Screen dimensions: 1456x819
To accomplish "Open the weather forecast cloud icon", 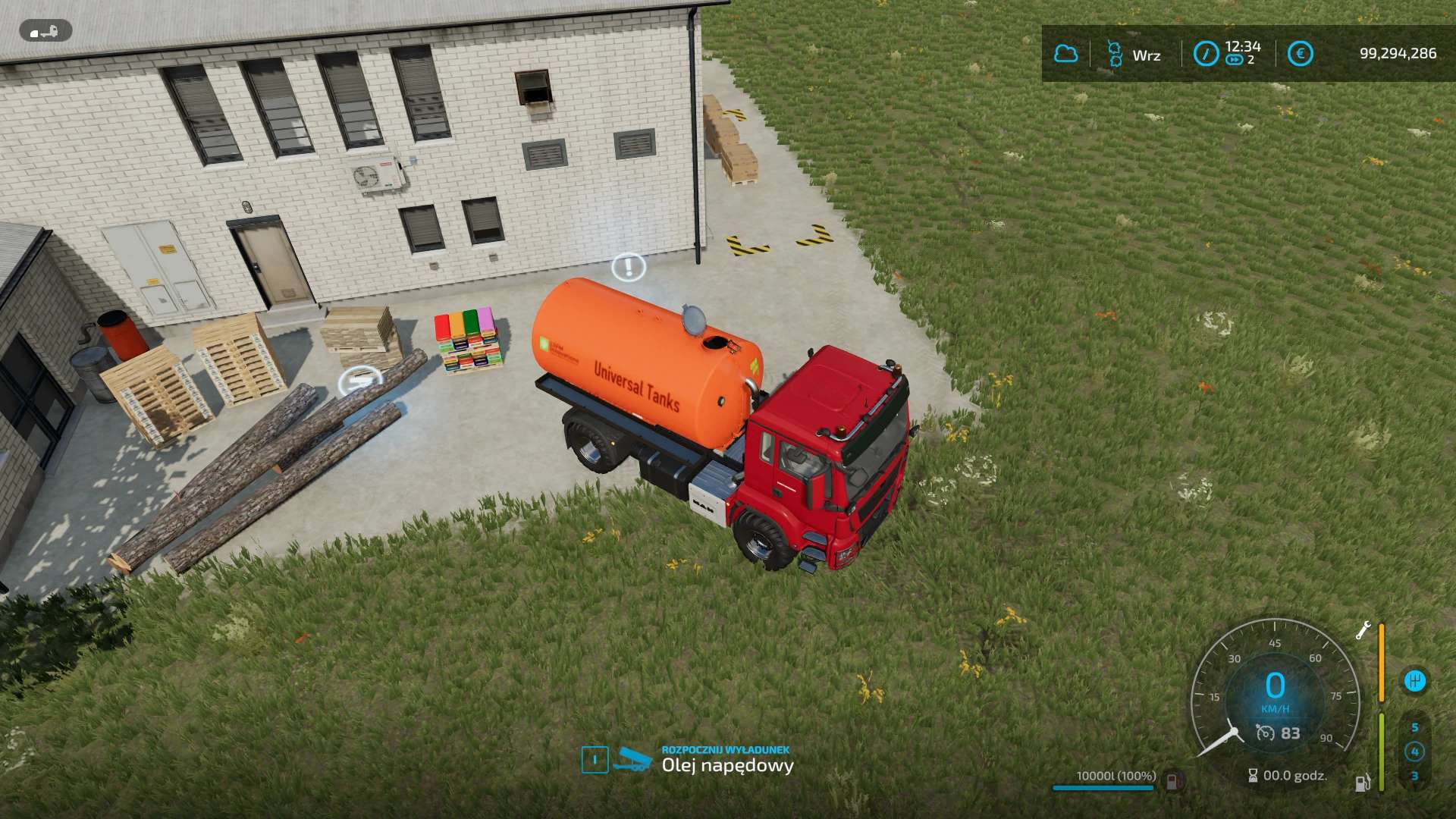I will coord(1065,54).
